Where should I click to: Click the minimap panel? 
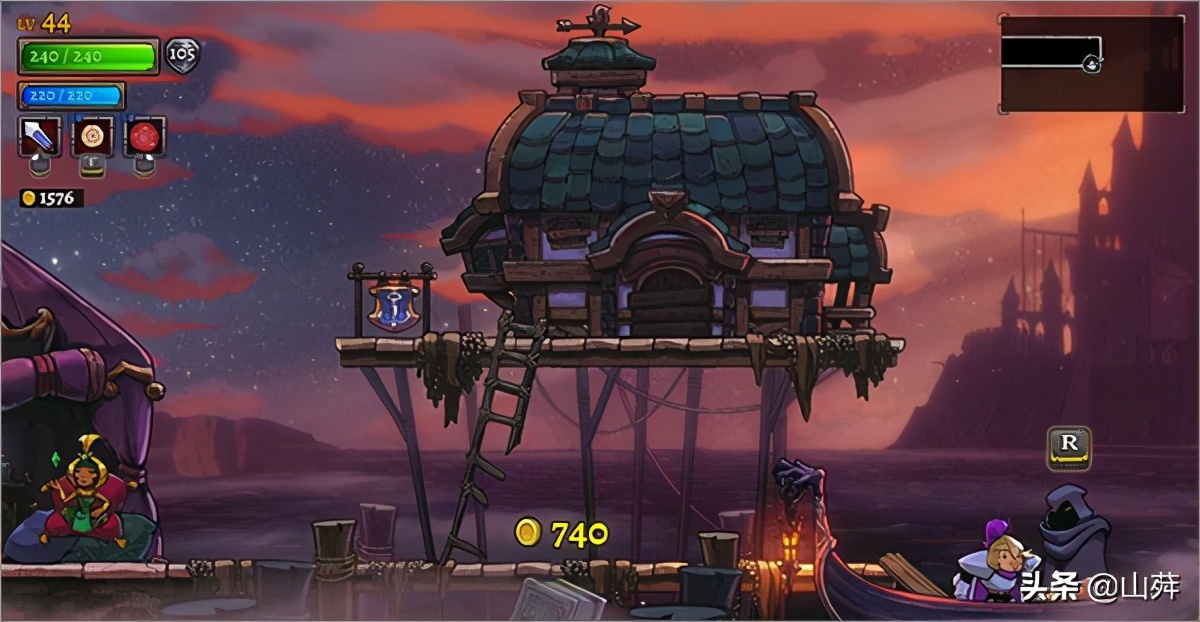(1092, 63)
